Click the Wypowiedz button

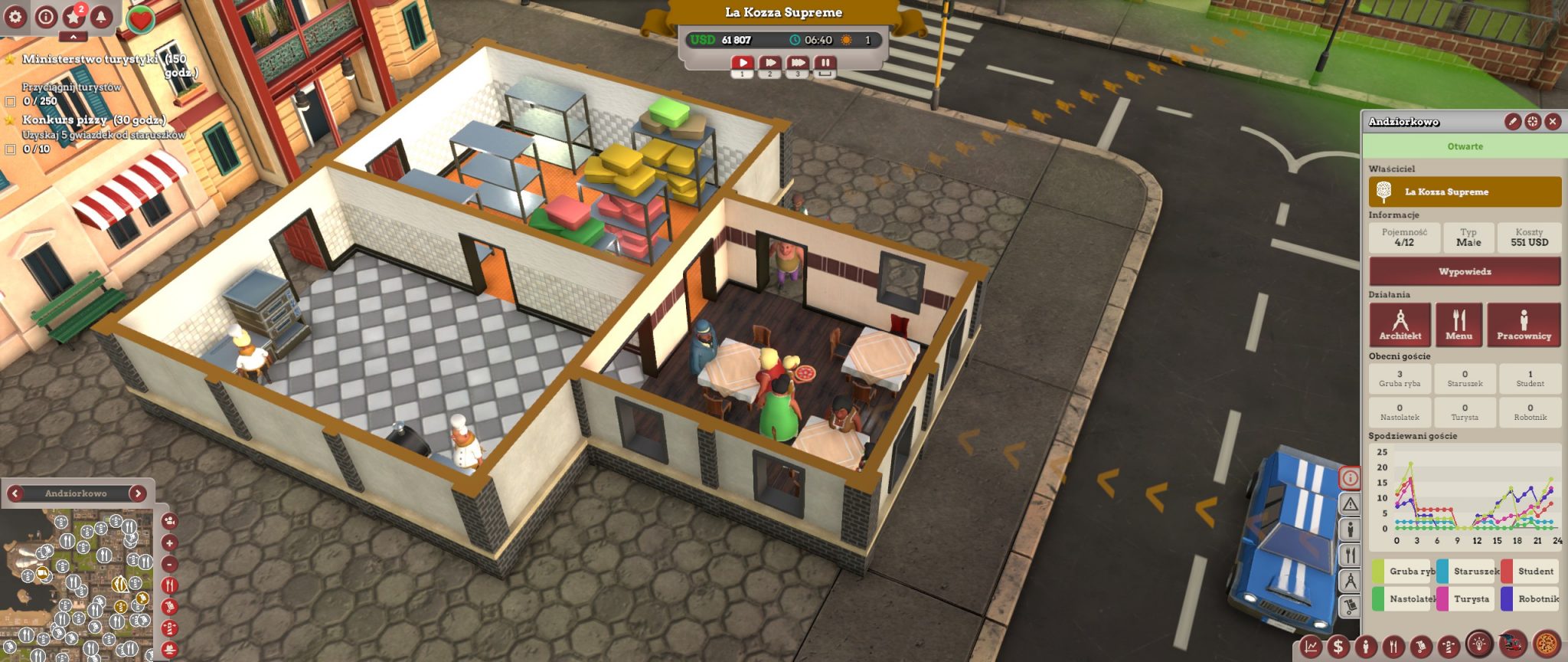1464,271
